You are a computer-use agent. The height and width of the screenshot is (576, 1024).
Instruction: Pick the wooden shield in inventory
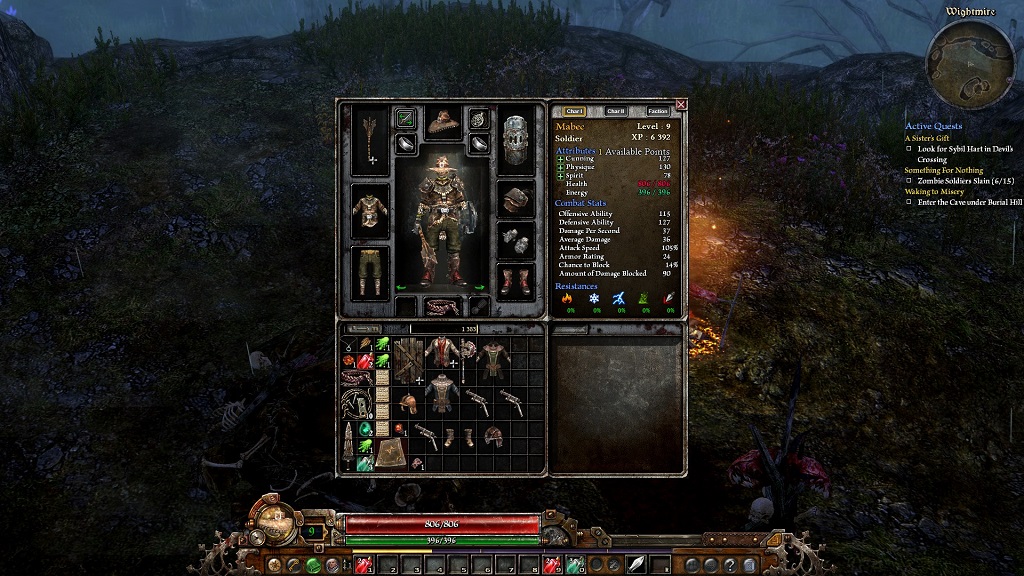click(x=406, y=360)
